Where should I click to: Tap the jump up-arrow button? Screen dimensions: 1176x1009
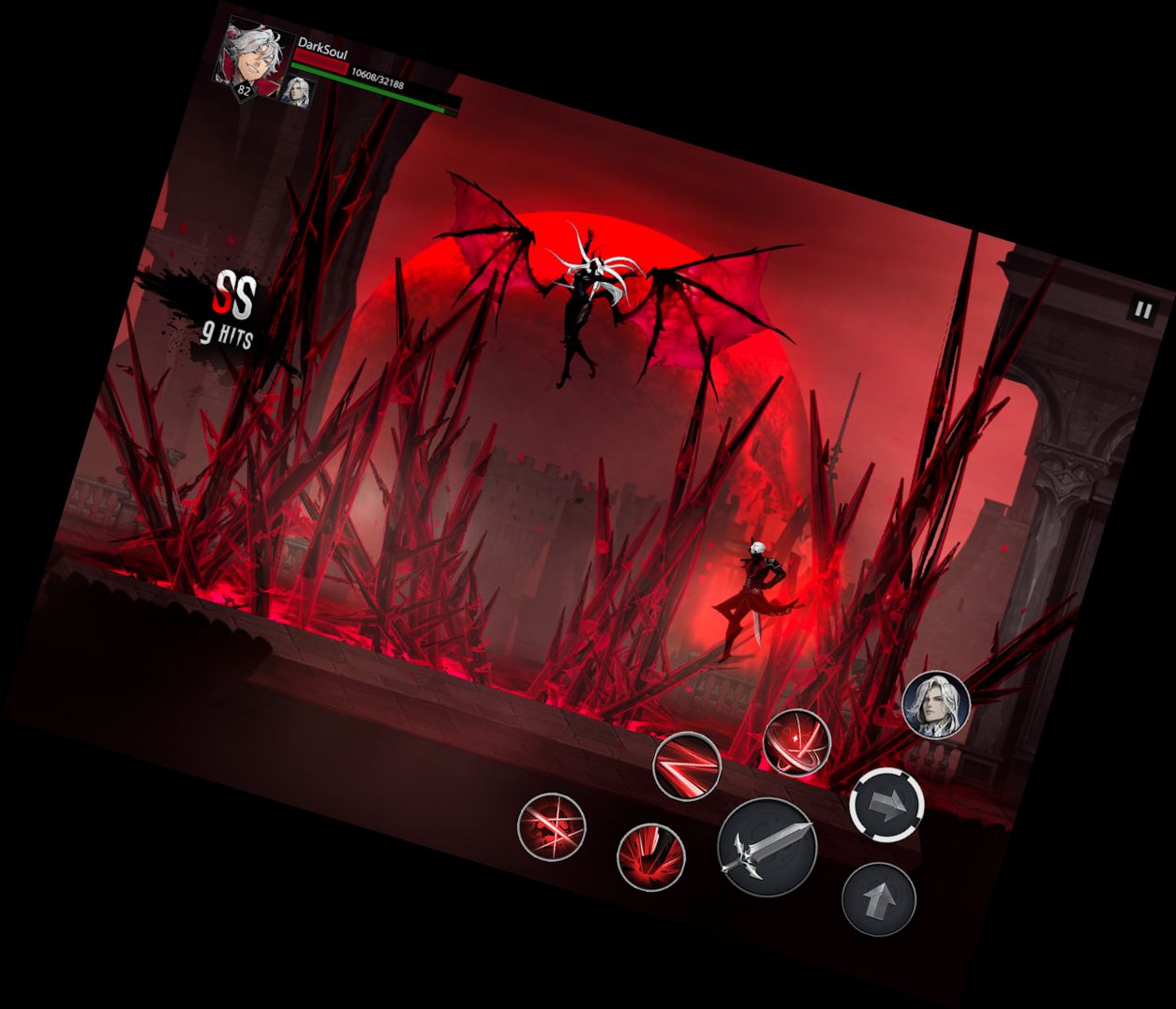(878, 900)
